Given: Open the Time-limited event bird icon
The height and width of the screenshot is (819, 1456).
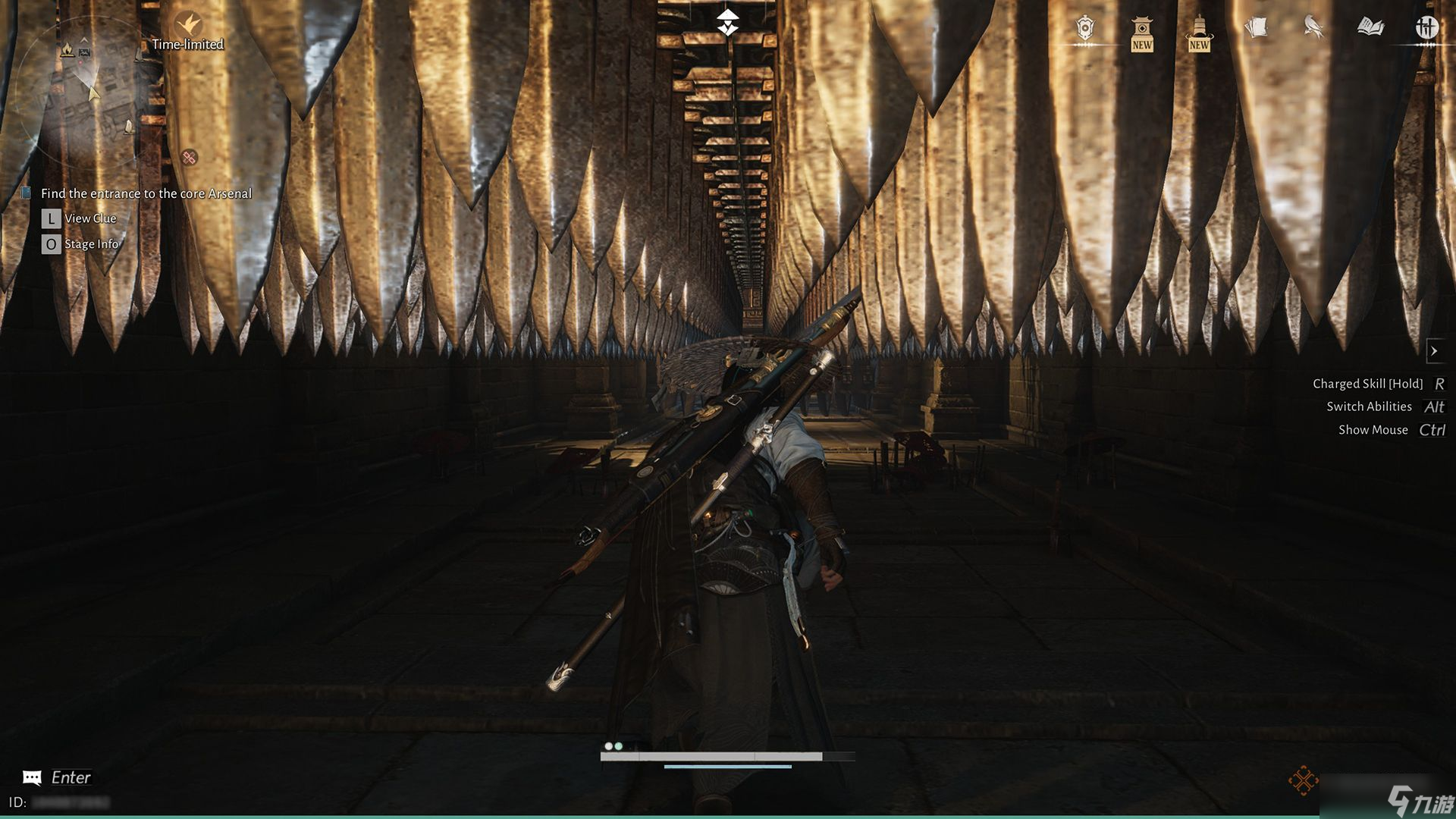Looking at the screenshot, I should coord(187,24).
